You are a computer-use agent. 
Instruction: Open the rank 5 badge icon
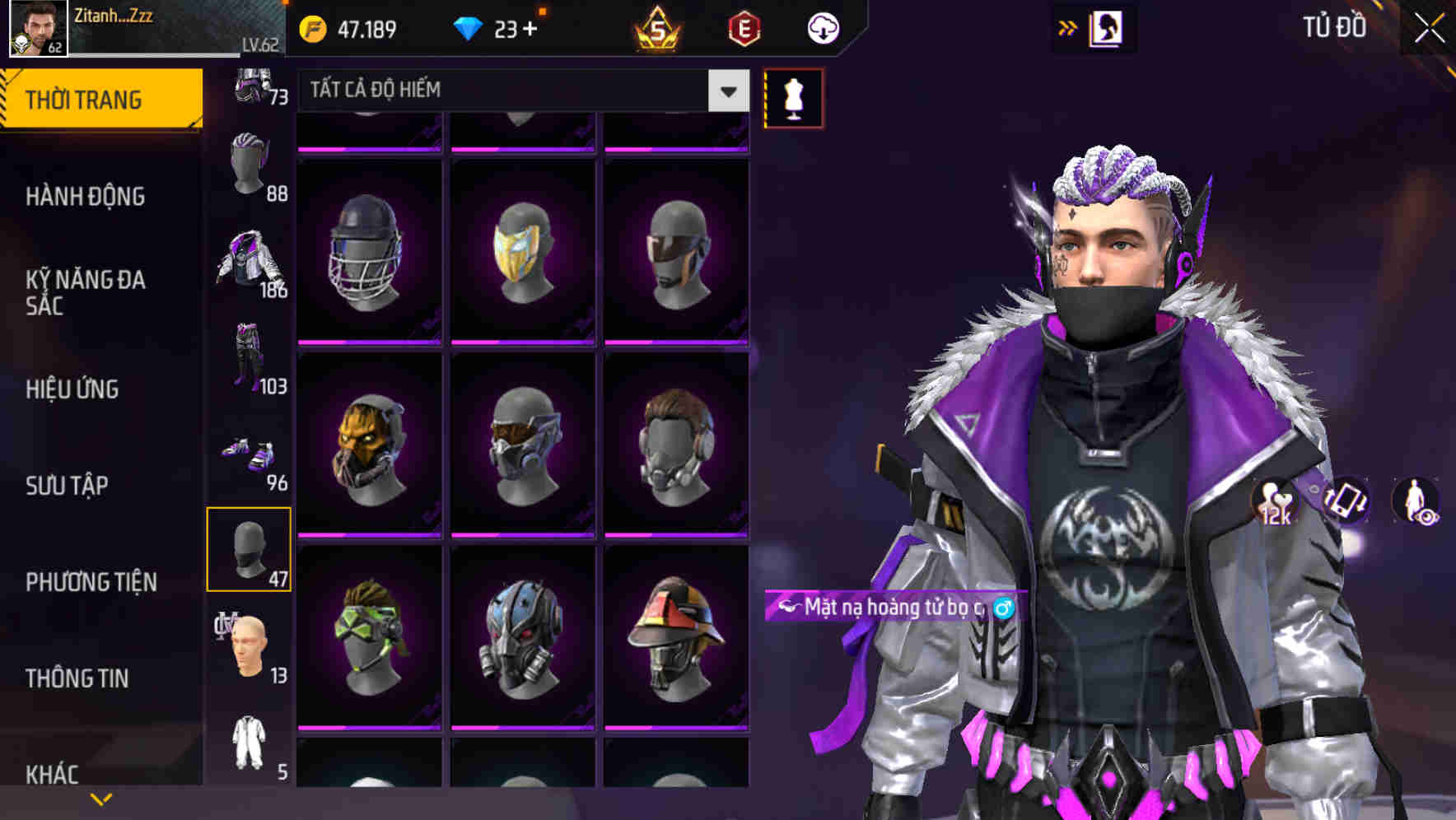tap(659, 27)
